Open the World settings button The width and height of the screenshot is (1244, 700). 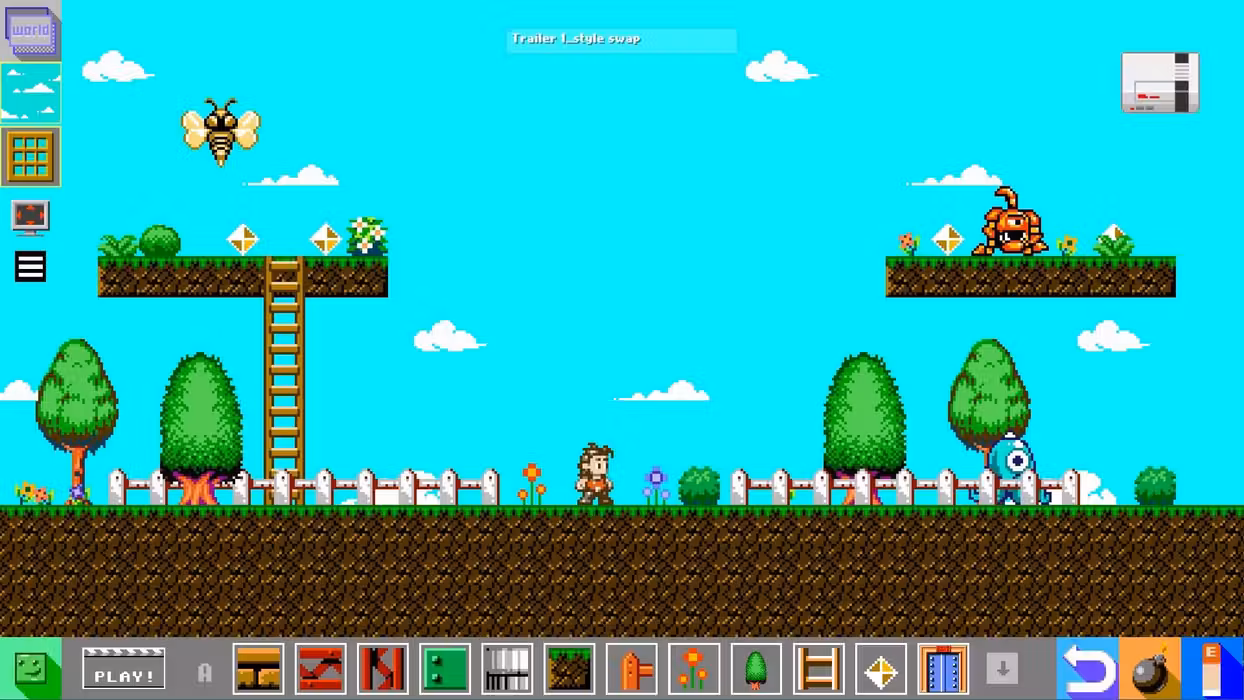(x=31, y=30)
